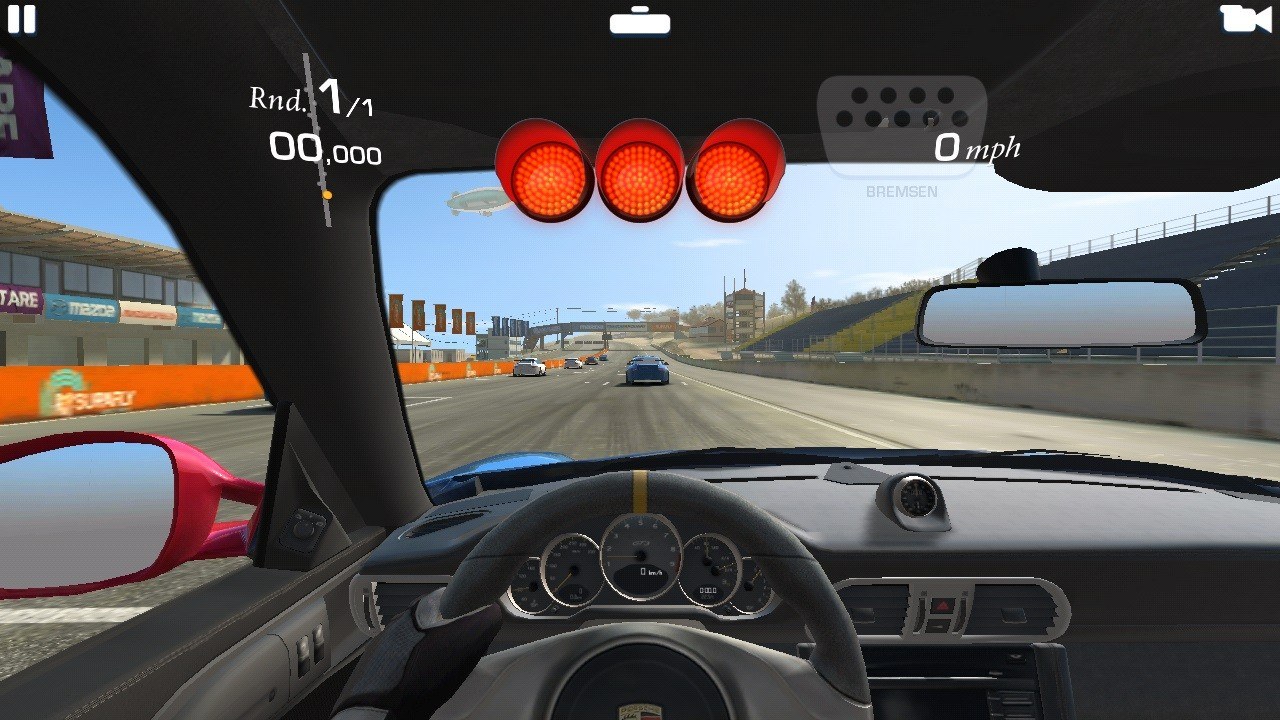
Task: Click the white car icon at top center
Action: coord(640,21)
